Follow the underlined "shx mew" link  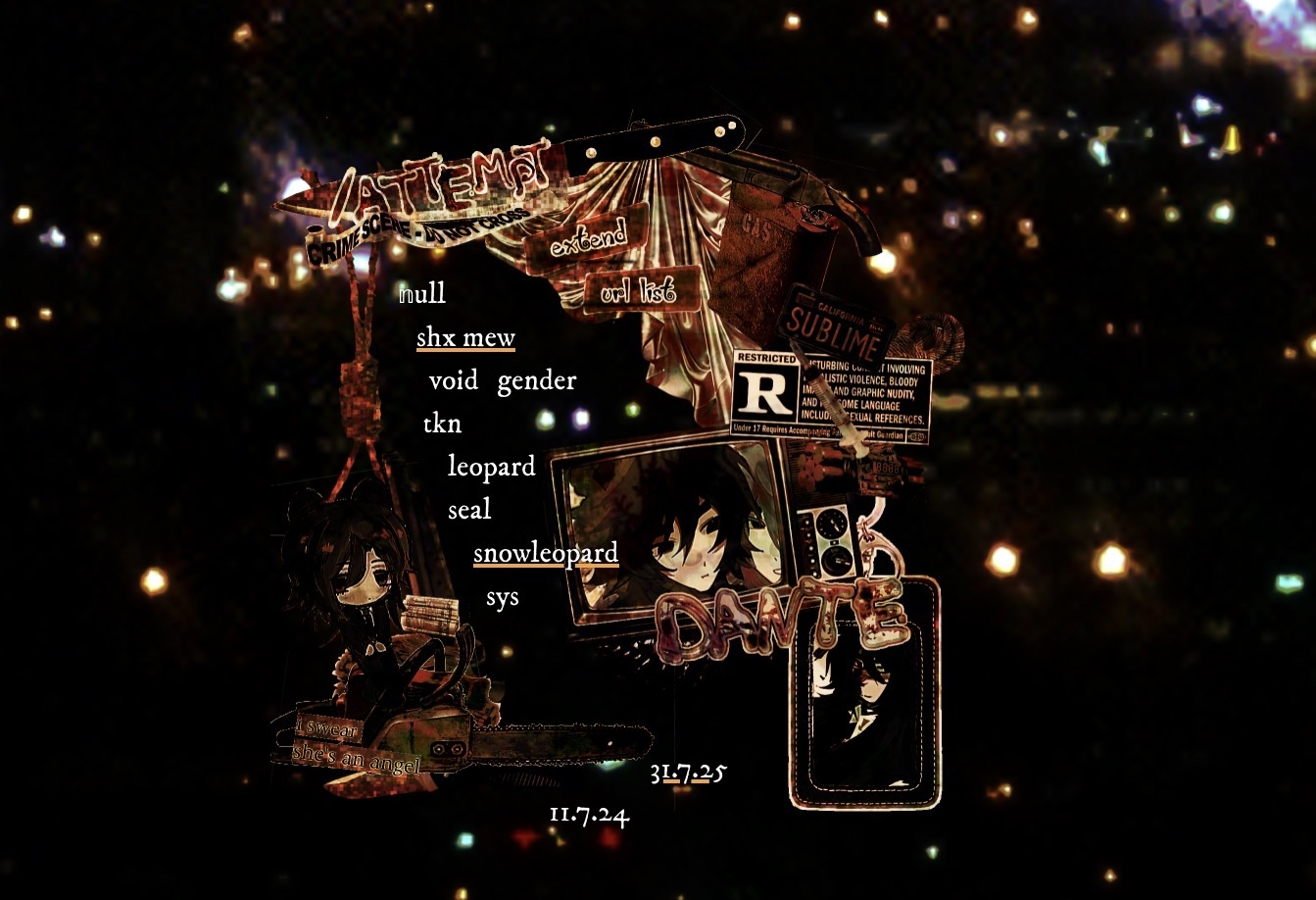(x=465, y=338)
